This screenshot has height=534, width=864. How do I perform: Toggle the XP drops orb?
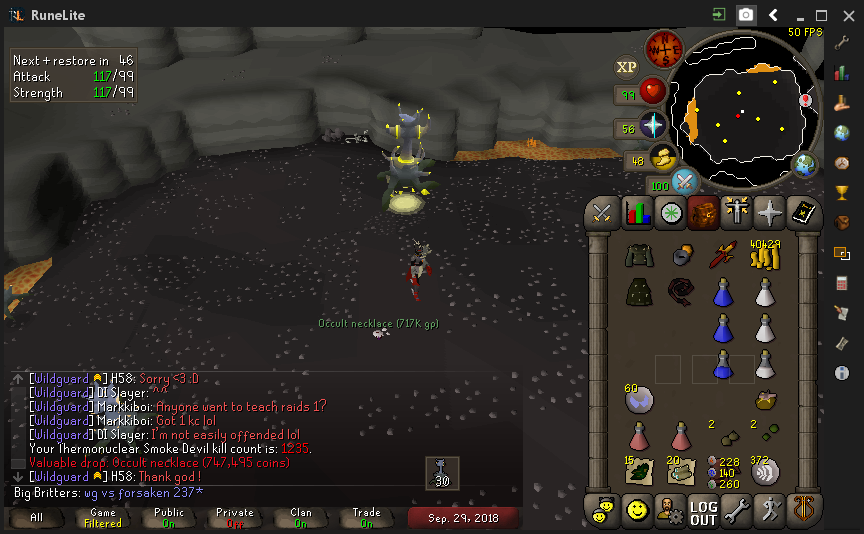point(626,67)
